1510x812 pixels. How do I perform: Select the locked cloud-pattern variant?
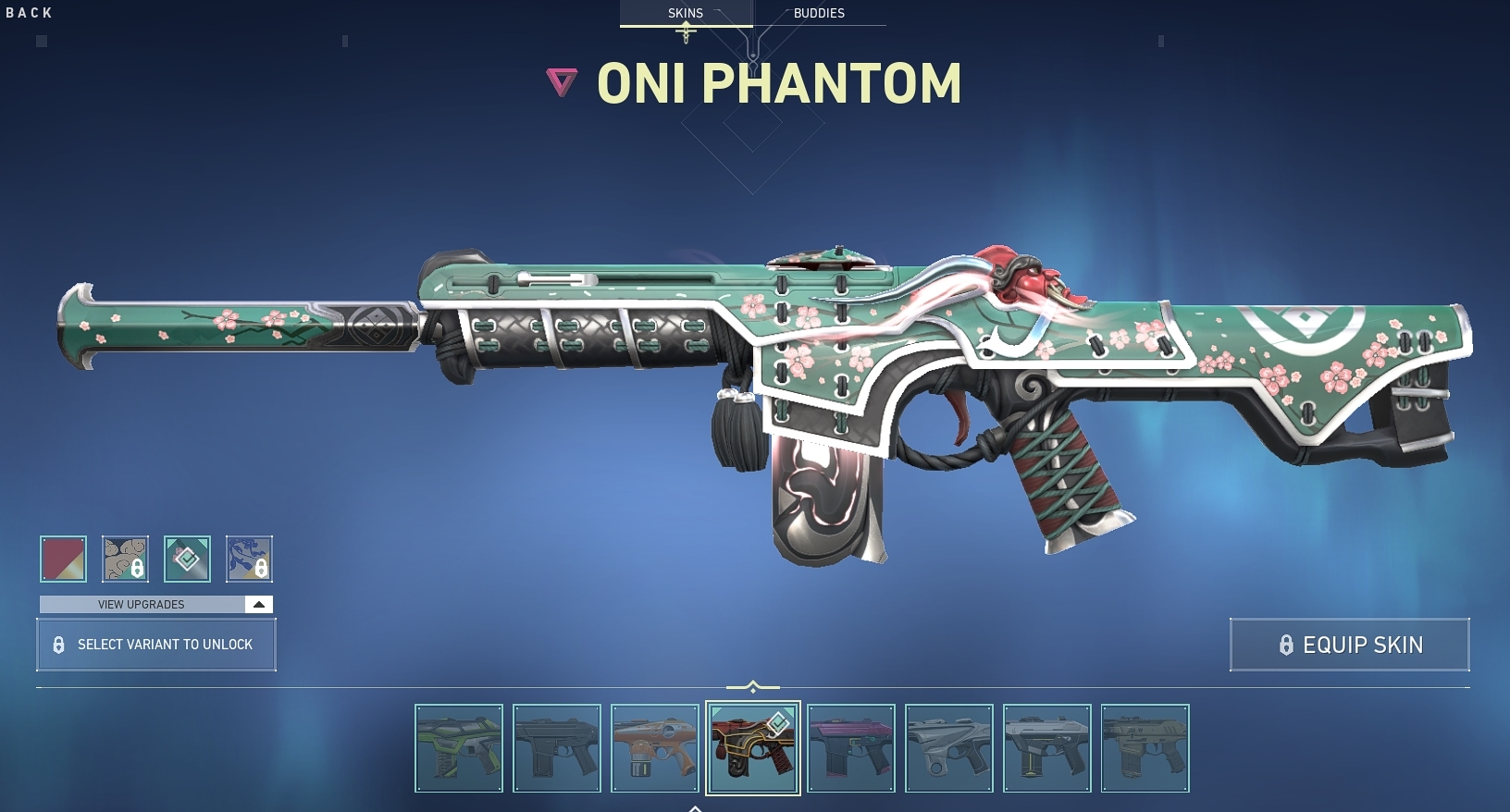click(125, 559)
